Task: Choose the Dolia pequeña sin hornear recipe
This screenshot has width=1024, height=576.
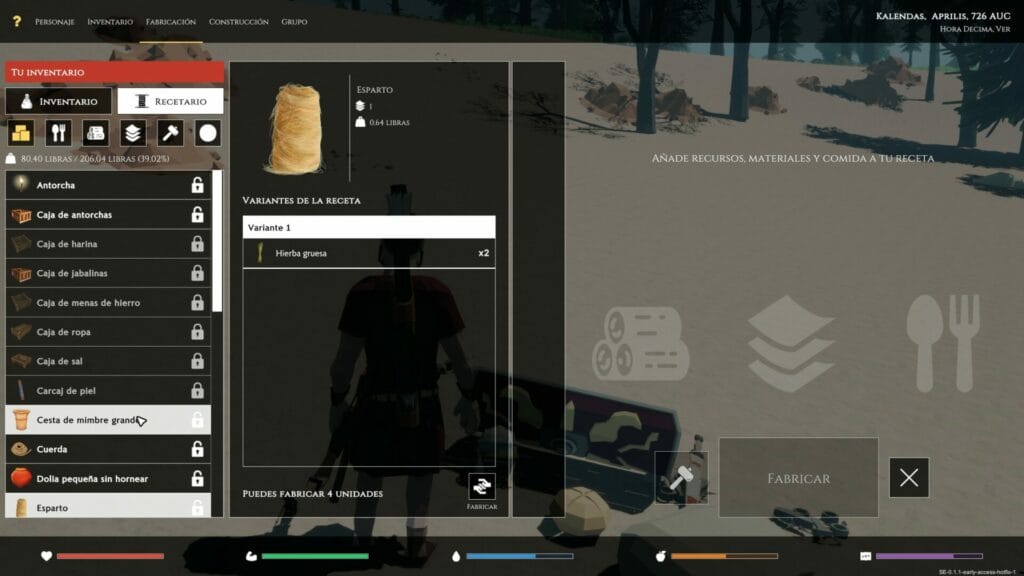Action: pyautogui.click(x=108, y=479)
